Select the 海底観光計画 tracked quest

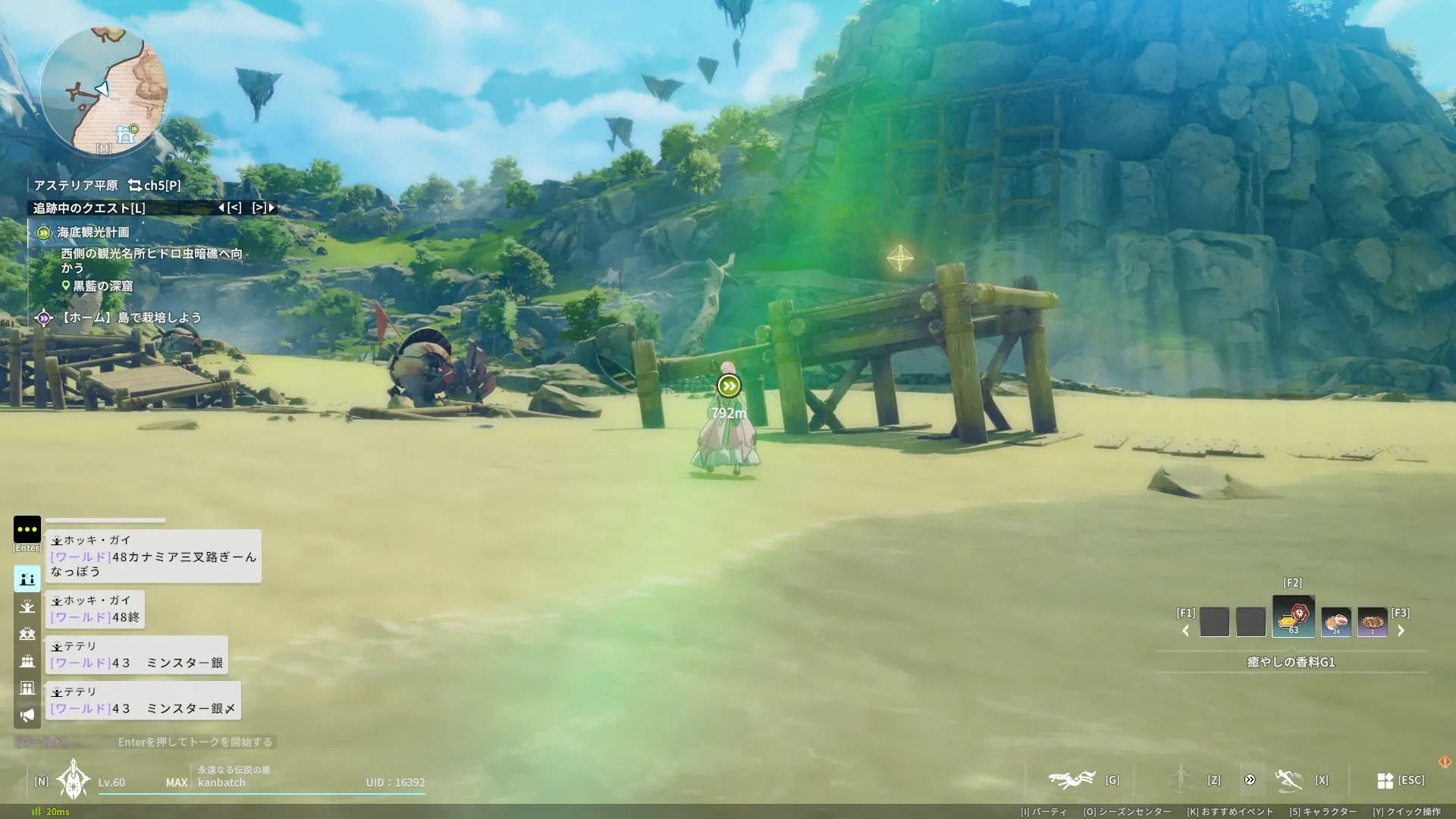tap(93, 233)
